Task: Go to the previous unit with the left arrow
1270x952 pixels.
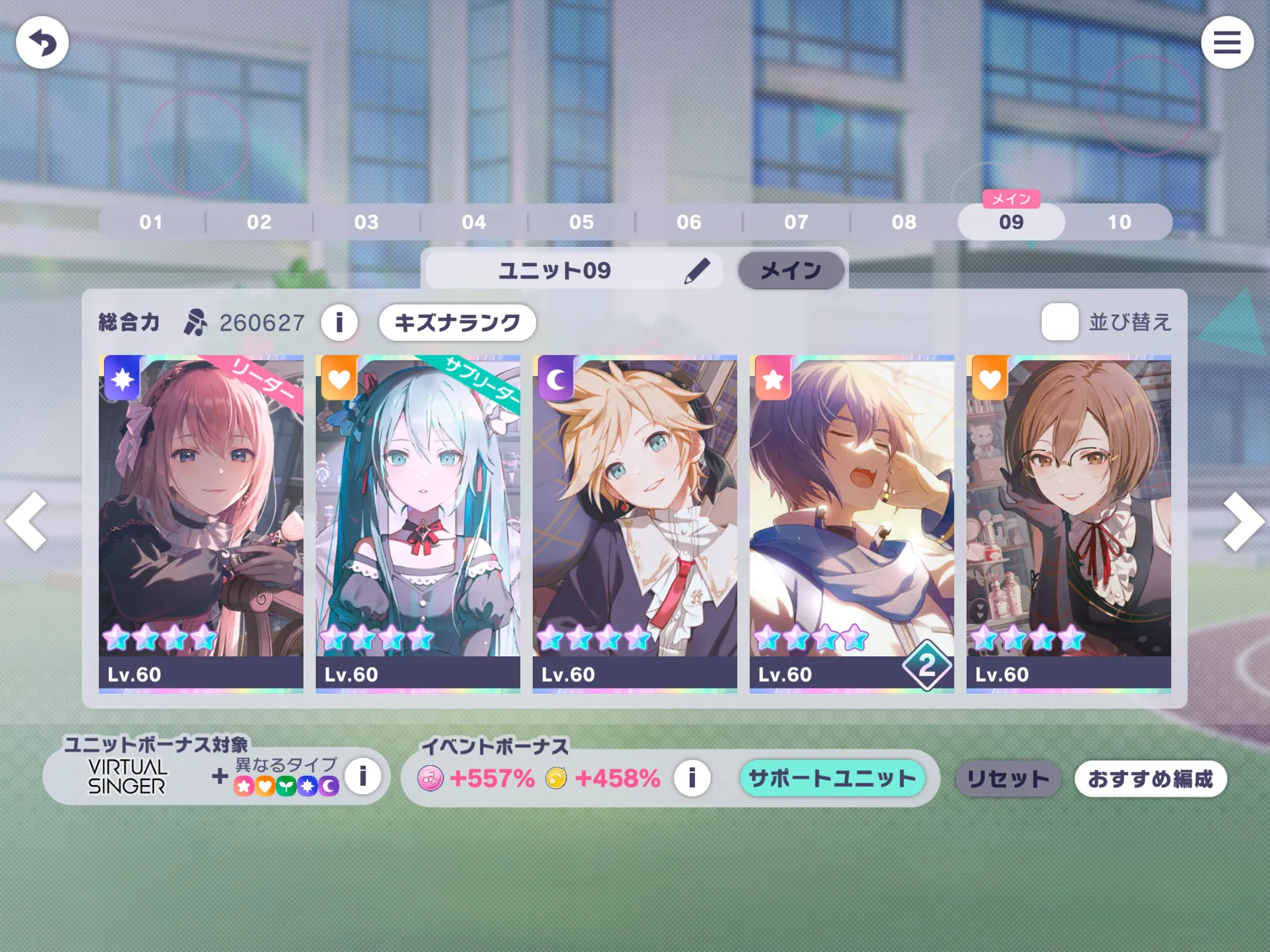Action: click(27, 521)
